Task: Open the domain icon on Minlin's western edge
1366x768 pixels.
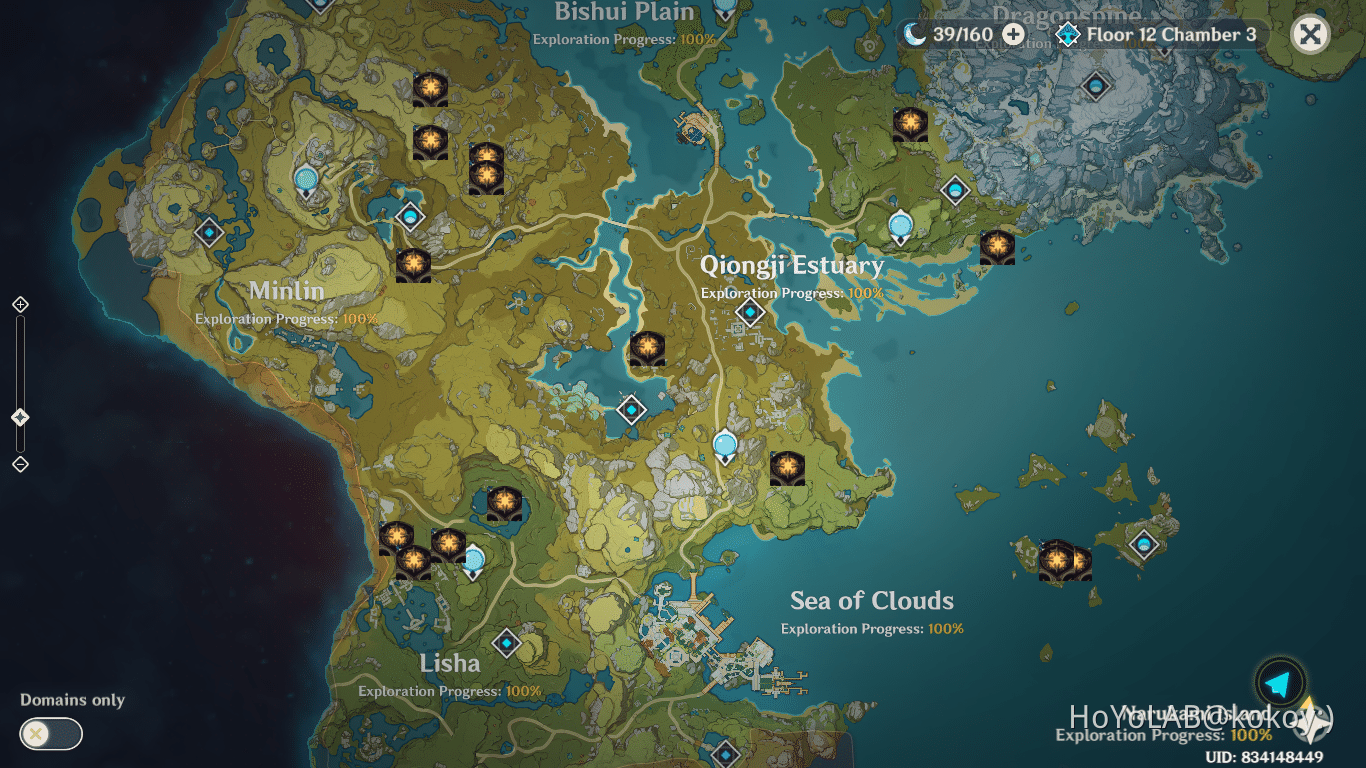Action: tap(210, 232)
